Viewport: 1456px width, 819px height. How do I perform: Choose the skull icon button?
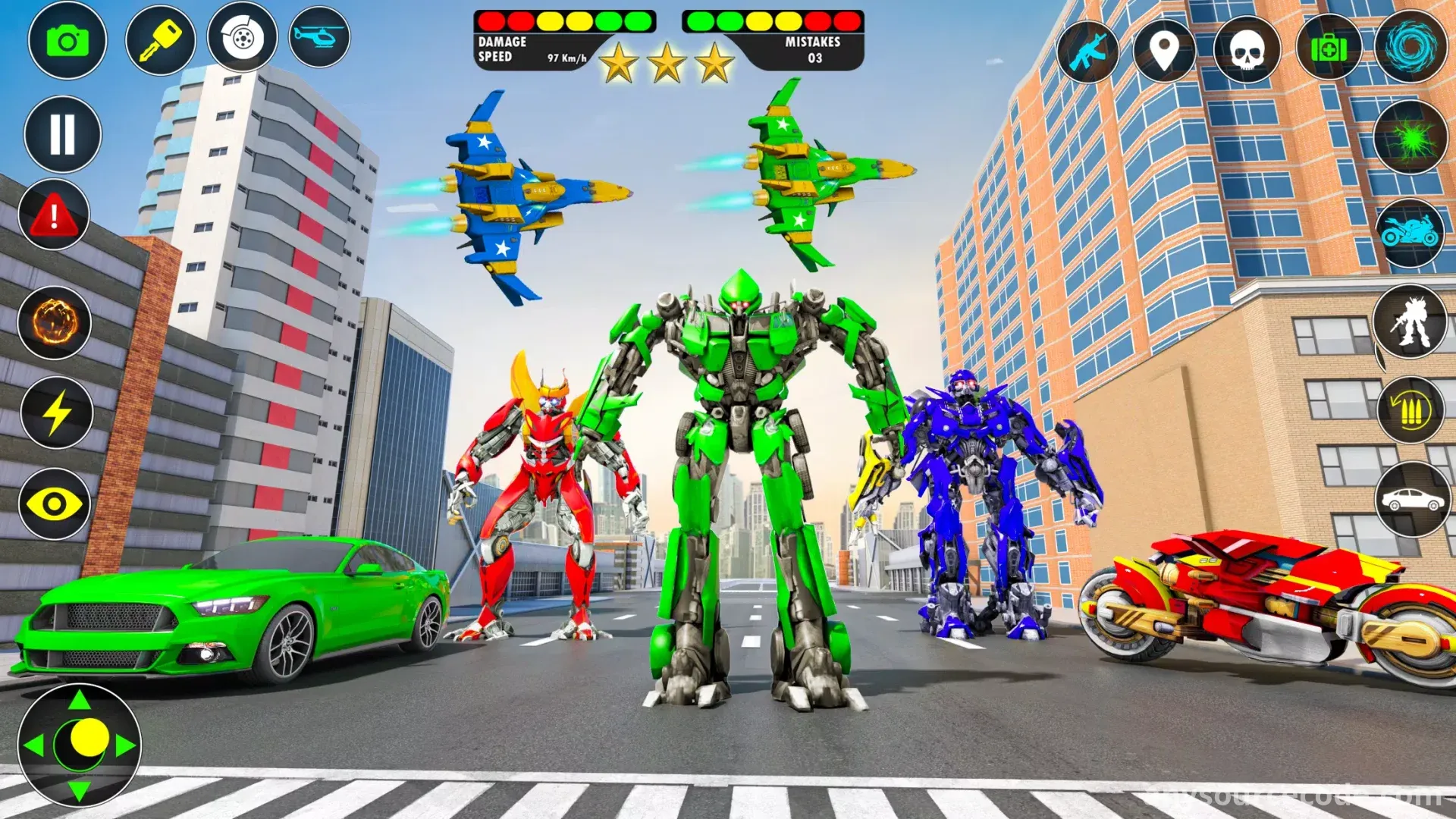pyautogui.click(x=1247, y=51)
